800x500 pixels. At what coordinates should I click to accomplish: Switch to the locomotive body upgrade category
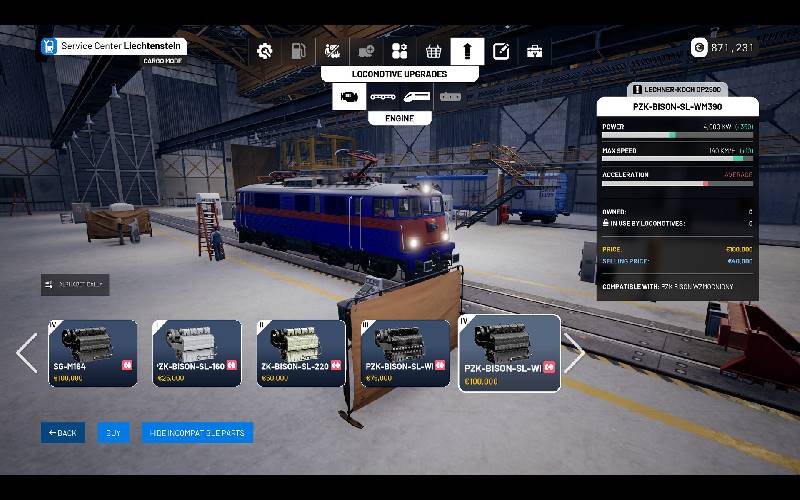click(417, 96)
